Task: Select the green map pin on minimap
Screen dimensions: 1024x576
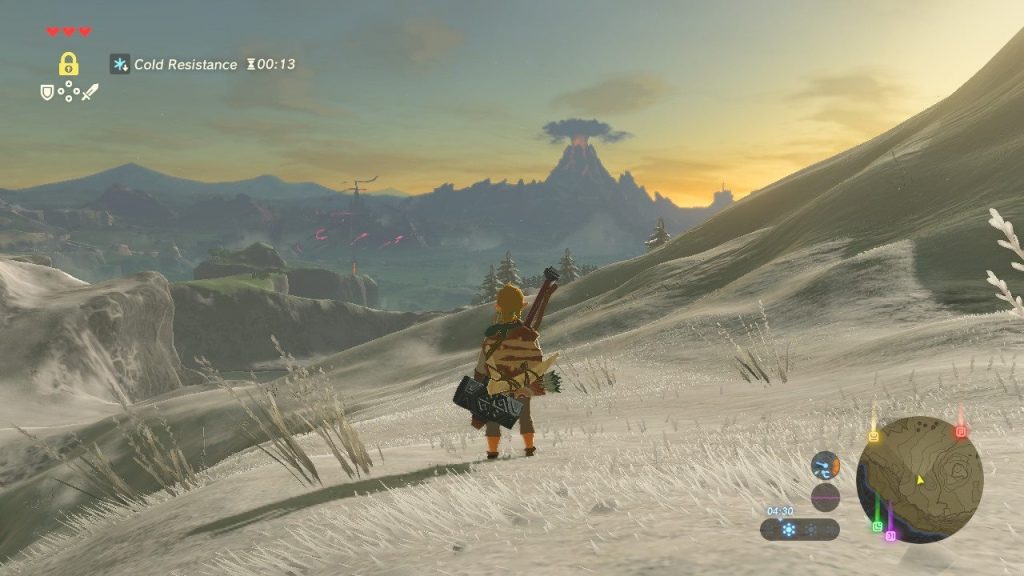Action: (x=877, y=526)
